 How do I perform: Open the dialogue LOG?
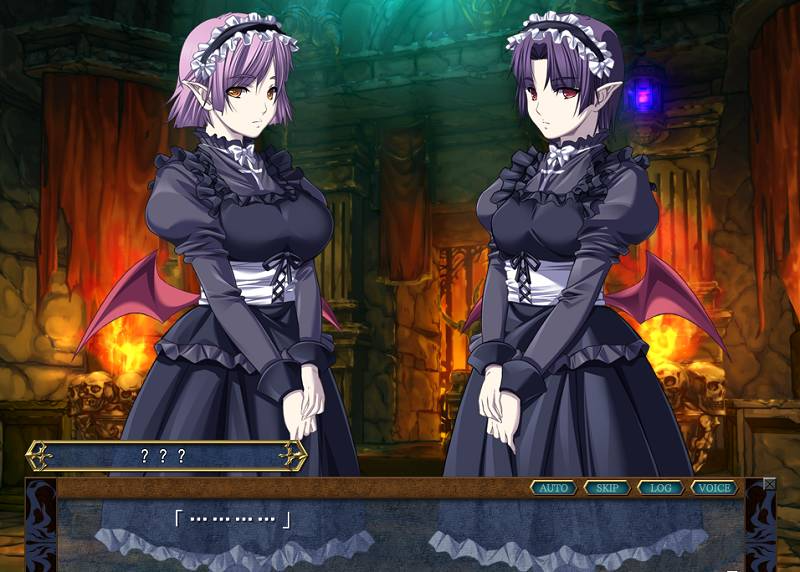(660, 488)
